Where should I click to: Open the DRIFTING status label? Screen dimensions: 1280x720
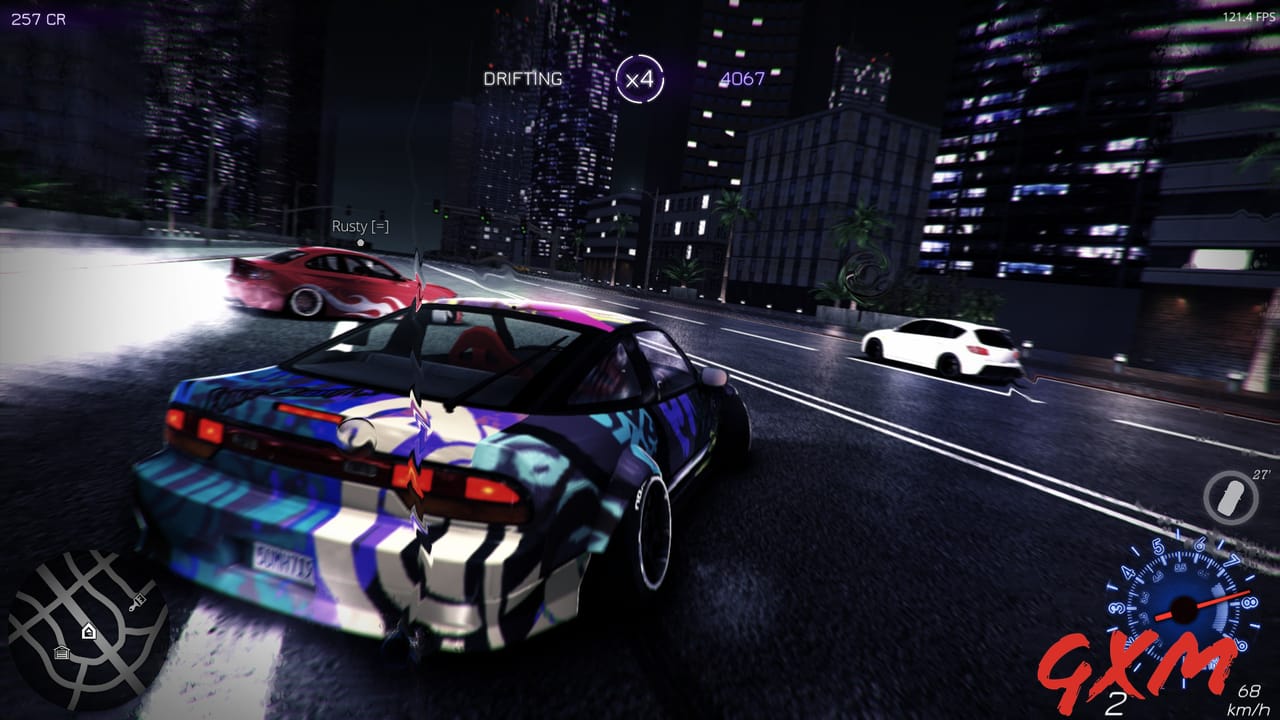[x=521, y=77]
